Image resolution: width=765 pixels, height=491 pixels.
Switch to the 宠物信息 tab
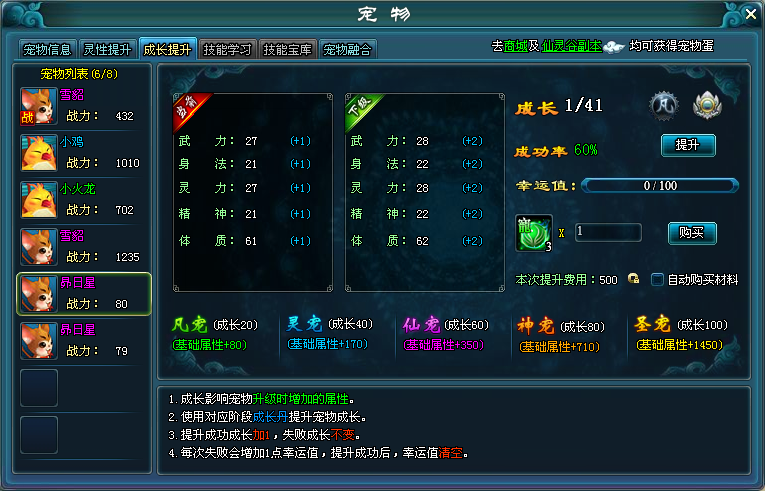click(47, 48)
